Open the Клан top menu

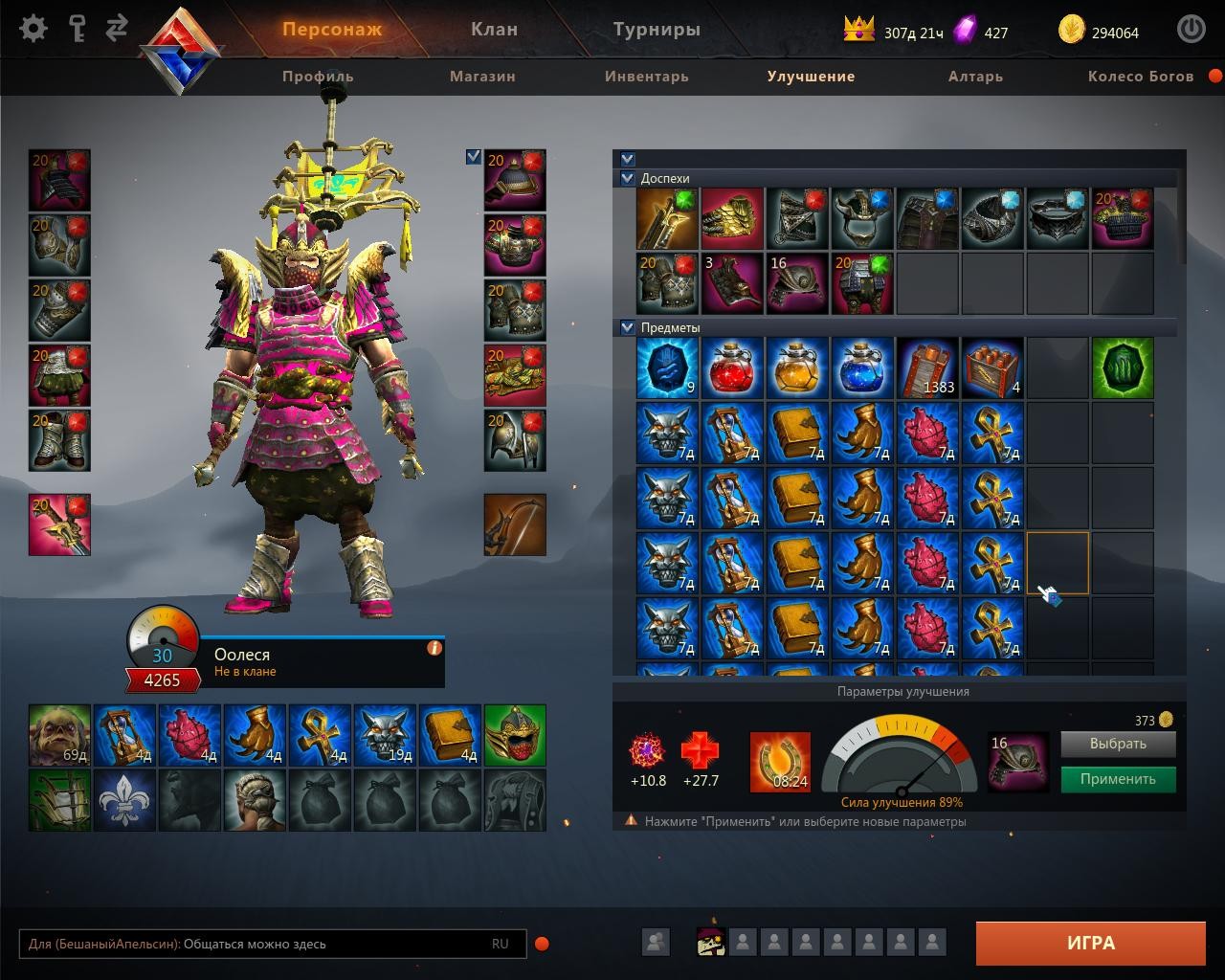tap(494, 30)
